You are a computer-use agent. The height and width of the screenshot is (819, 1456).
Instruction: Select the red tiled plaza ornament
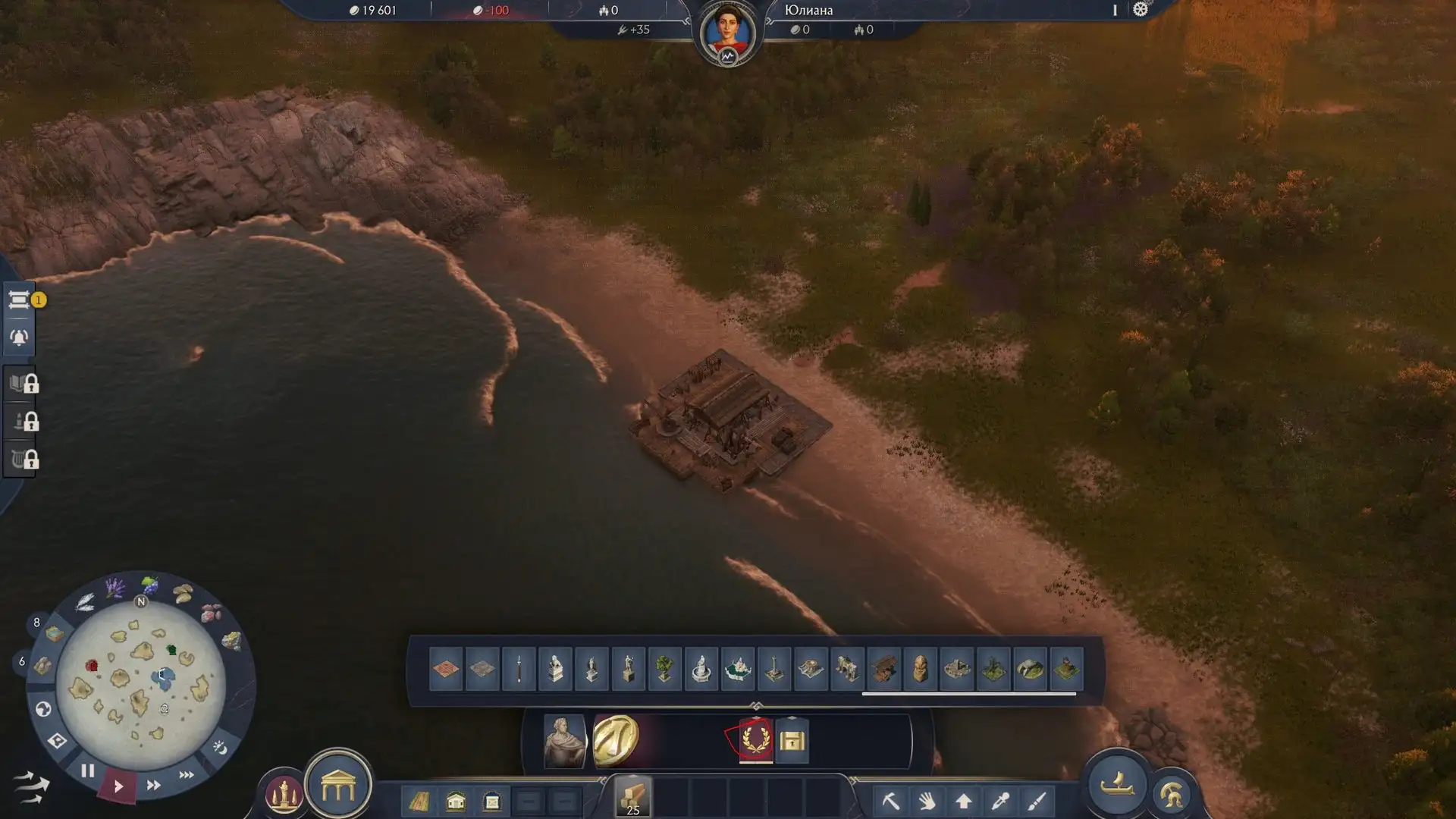coord(446,669)
